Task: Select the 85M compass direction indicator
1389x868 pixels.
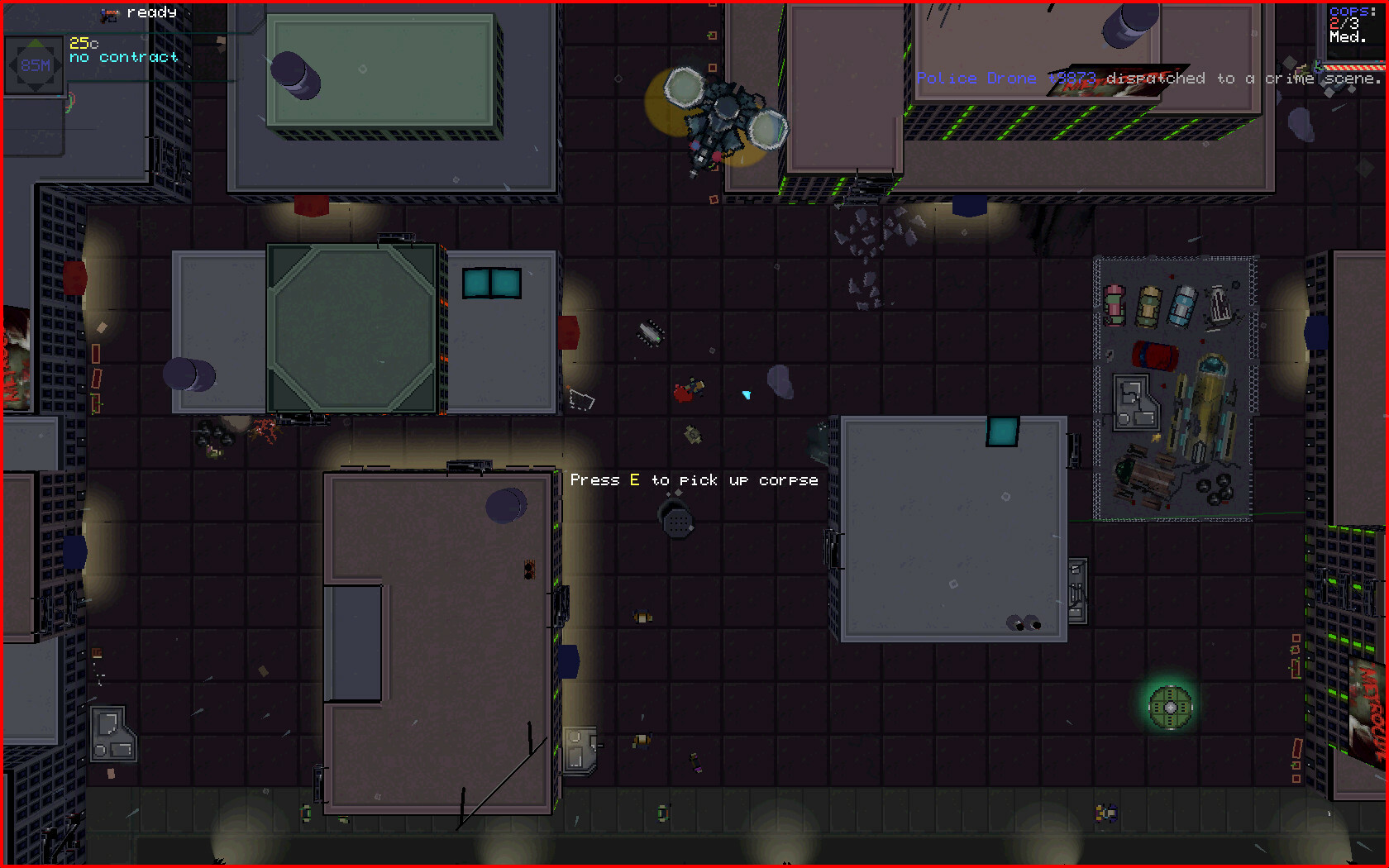Action: point(34,64)
